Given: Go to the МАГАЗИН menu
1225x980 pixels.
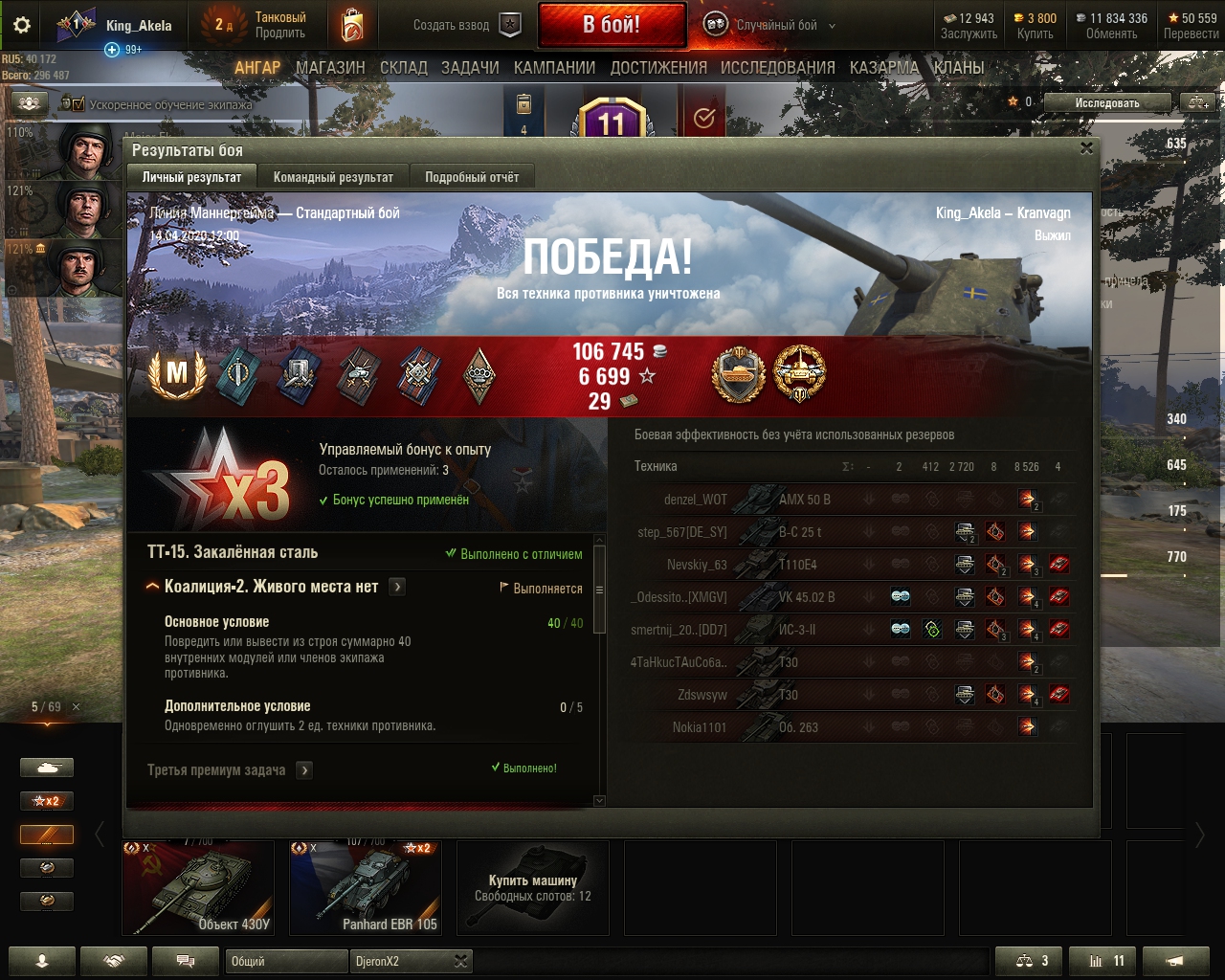Looking at the screenshot, I should [330, 68].
